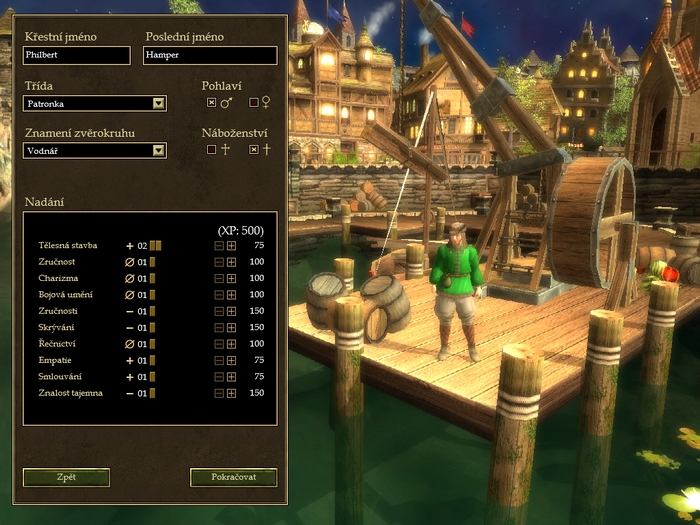Image resolution: width=700 pixels, height=525 pixels.
Task: Select the female gender checkbox under Pohlaví
Action: [254, 102]
